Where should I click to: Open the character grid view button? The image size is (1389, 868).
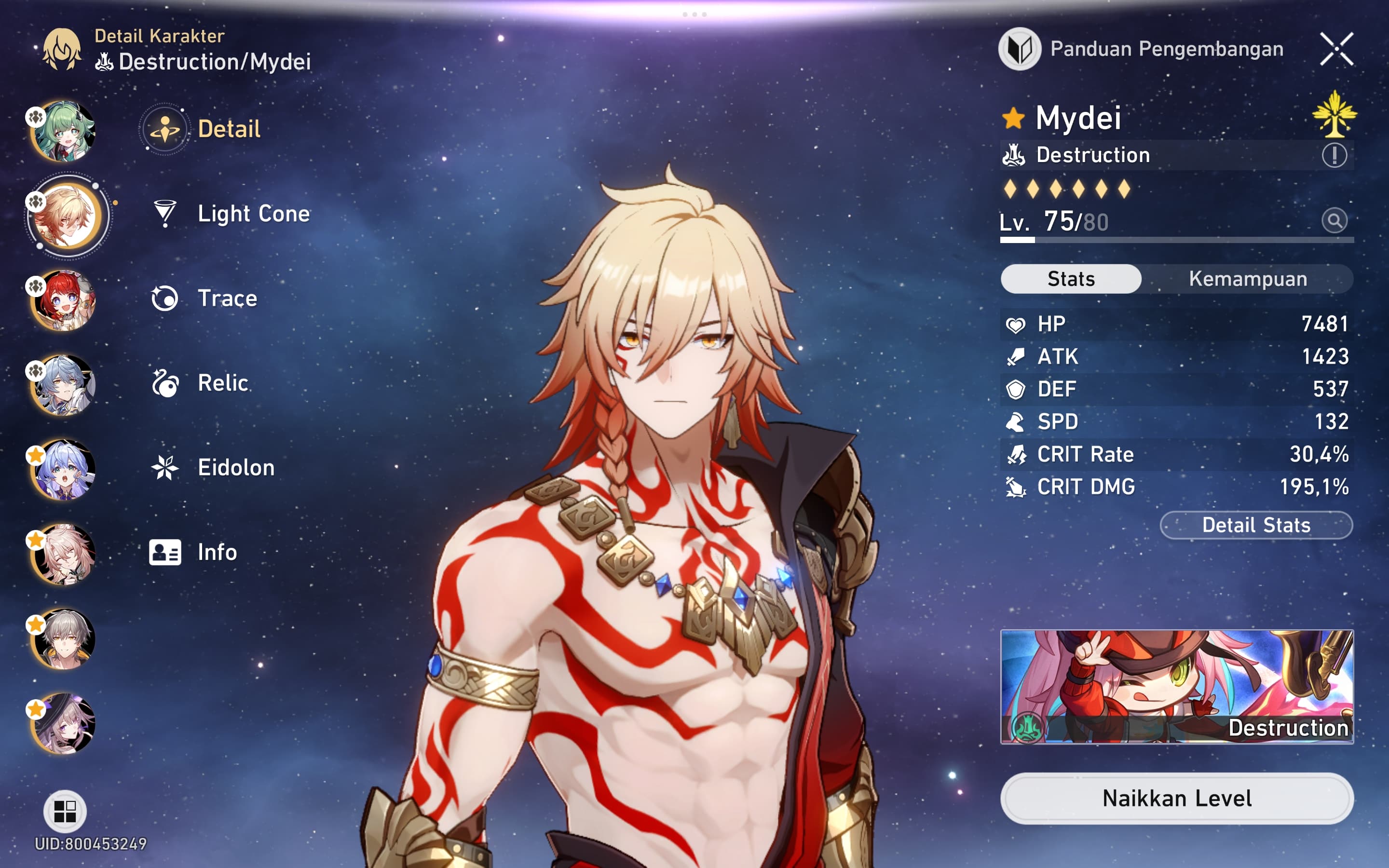point(65,811)
